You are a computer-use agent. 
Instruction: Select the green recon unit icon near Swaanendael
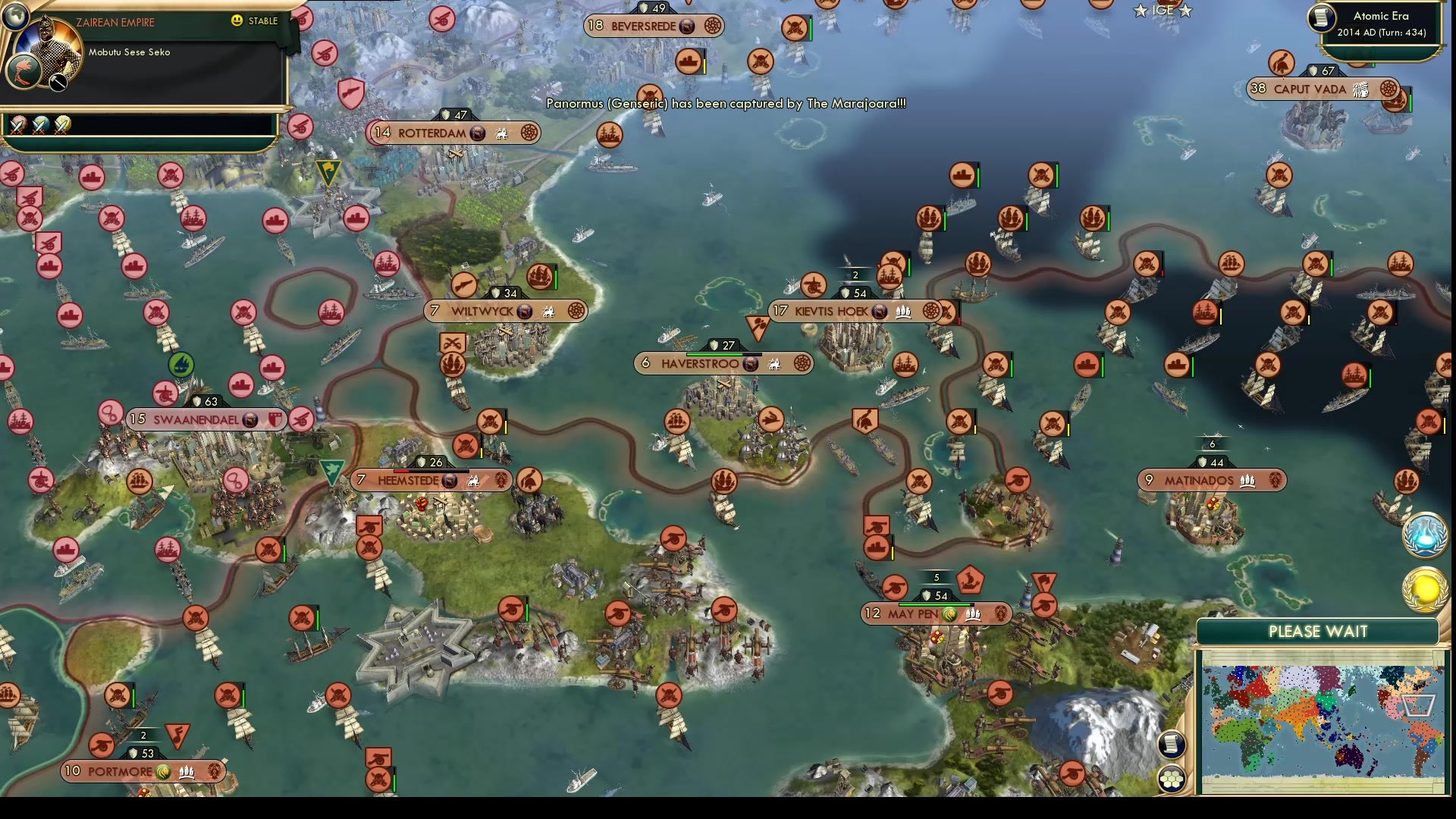181,366
